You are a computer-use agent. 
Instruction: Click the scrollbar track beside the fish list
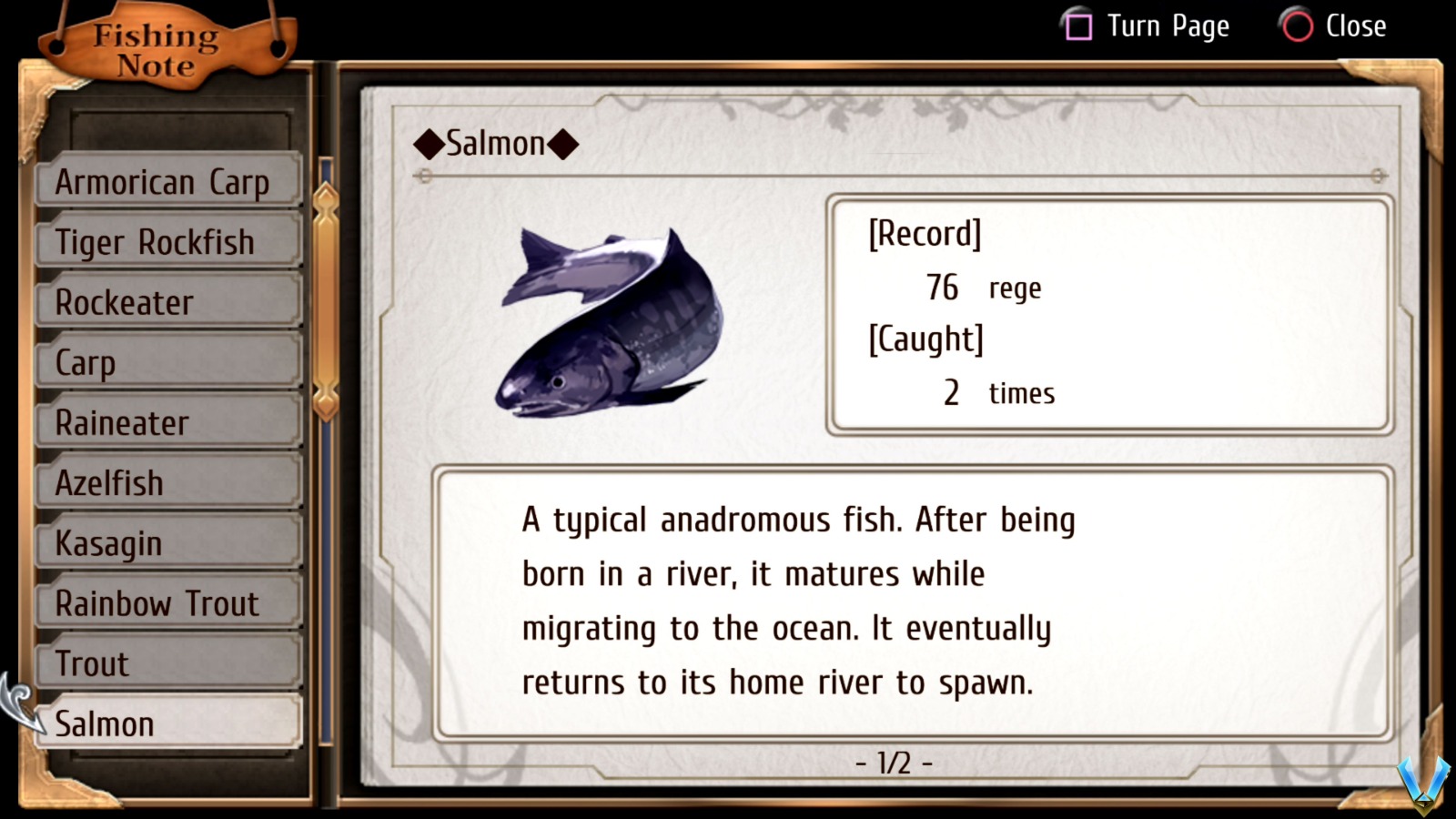point(324,546)
